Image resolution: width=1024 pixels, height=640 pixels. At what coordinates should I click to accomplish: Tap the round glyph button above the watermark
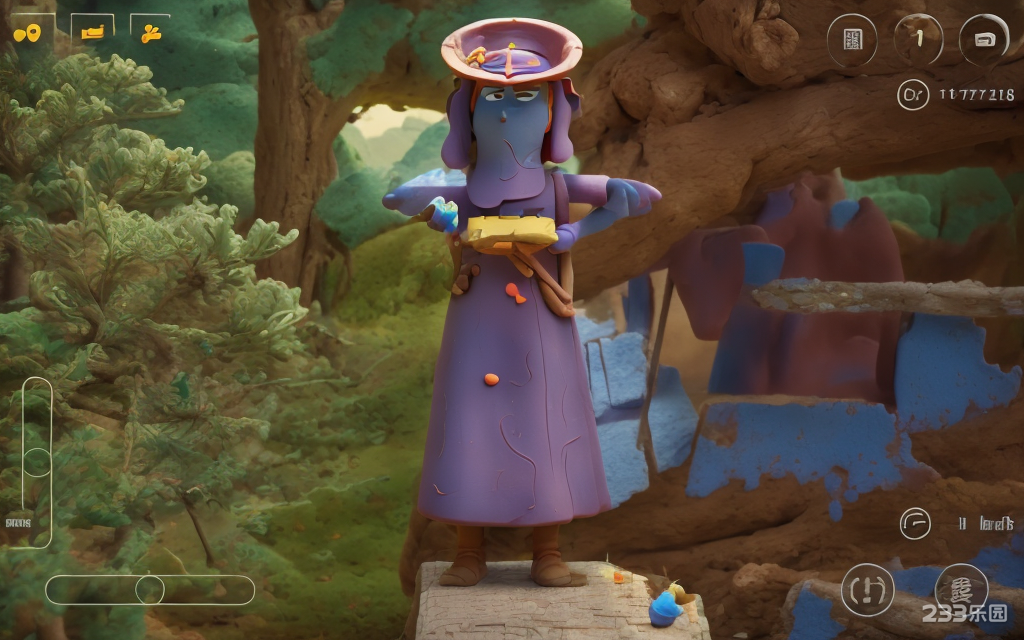(960, 586)
